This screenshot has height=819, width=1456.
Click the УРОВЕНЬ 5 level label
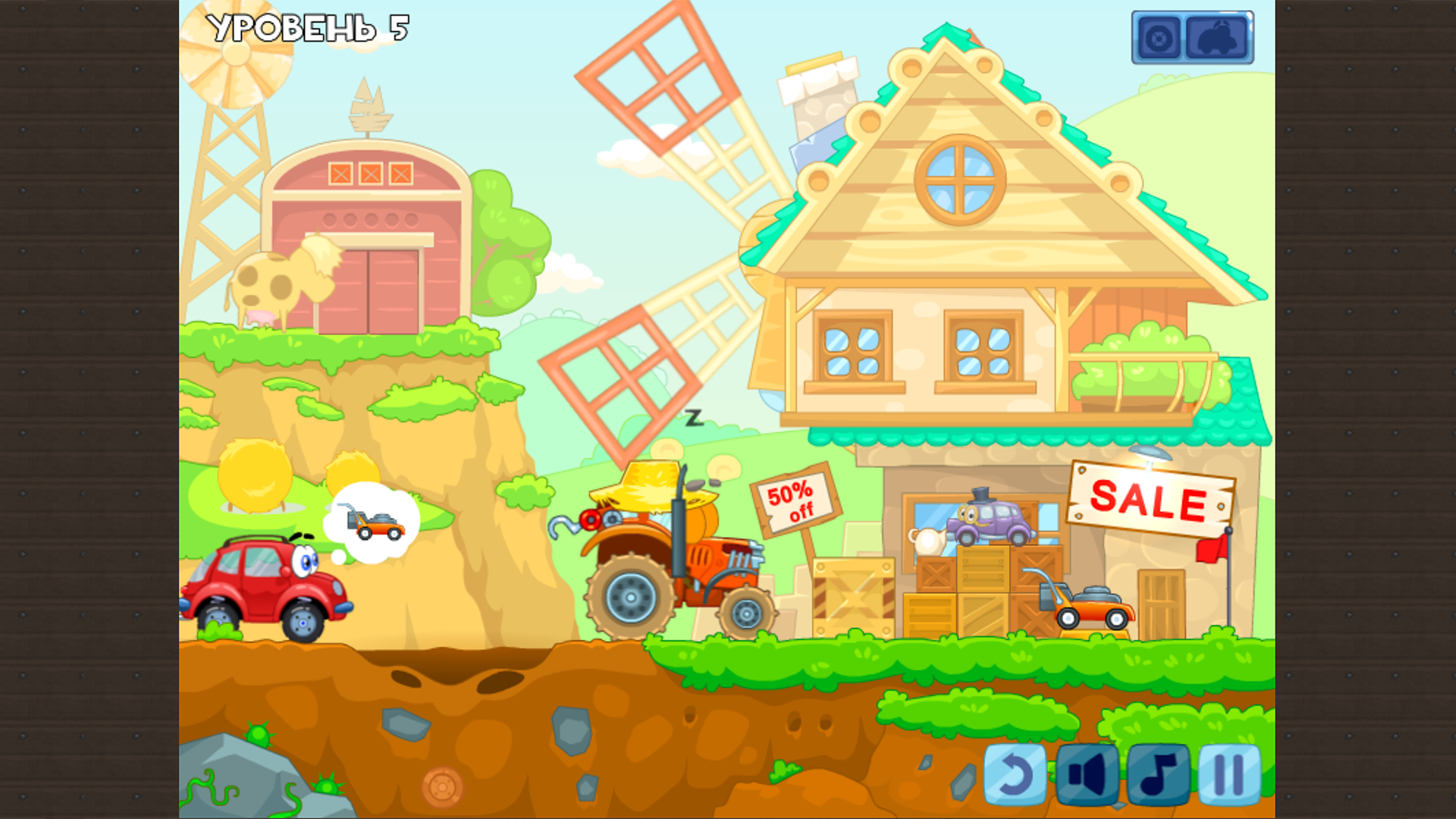tap(307, 30)
